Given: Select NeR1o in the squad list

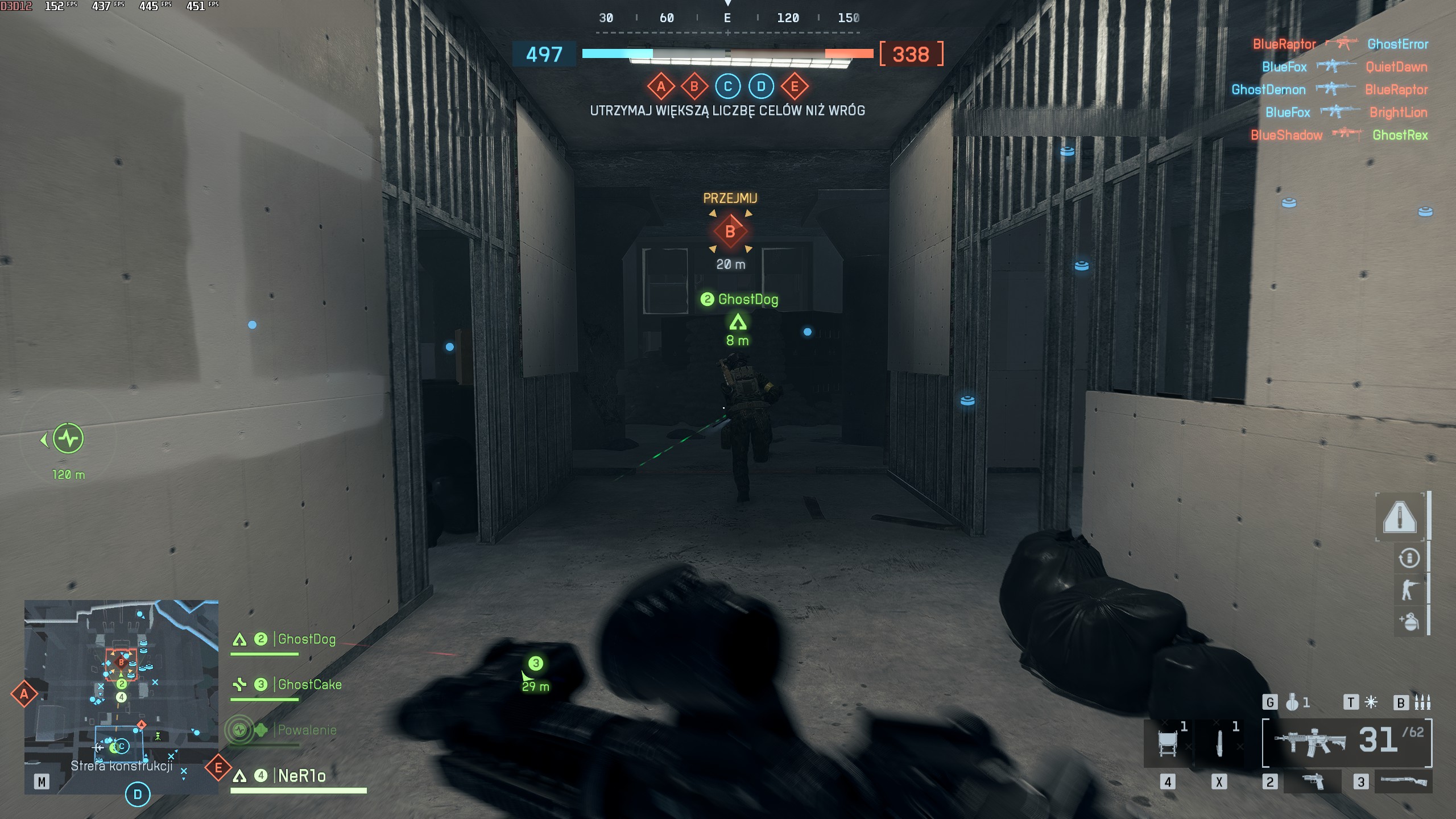Looking at the screenshot, I should (x=301, y=776).
